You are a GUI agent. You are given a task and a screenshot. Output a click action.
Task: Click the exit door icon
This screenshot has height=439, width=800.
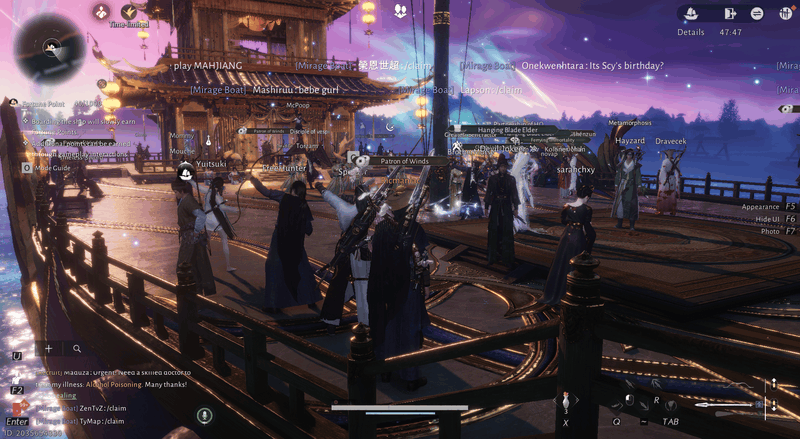[x=731, y=13]
